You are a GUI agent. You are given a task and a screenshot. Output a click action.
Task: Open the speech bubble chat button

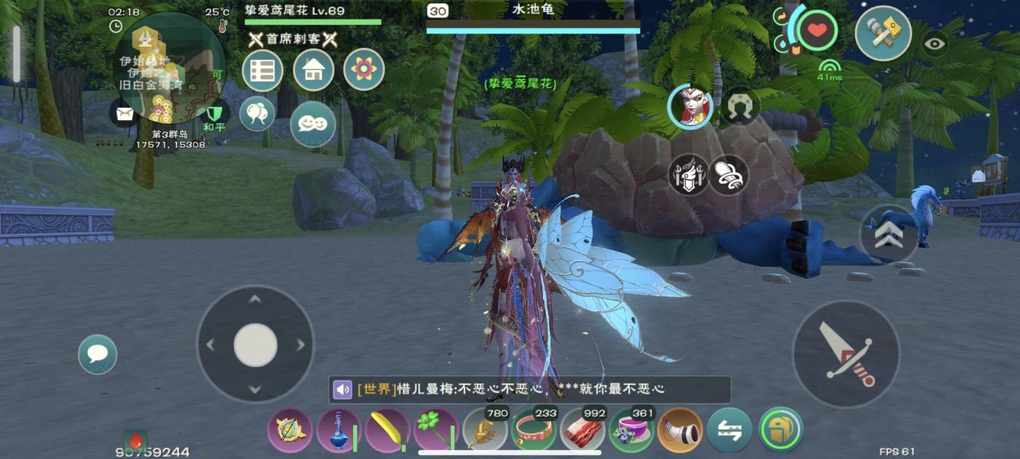tap(98, 354)
